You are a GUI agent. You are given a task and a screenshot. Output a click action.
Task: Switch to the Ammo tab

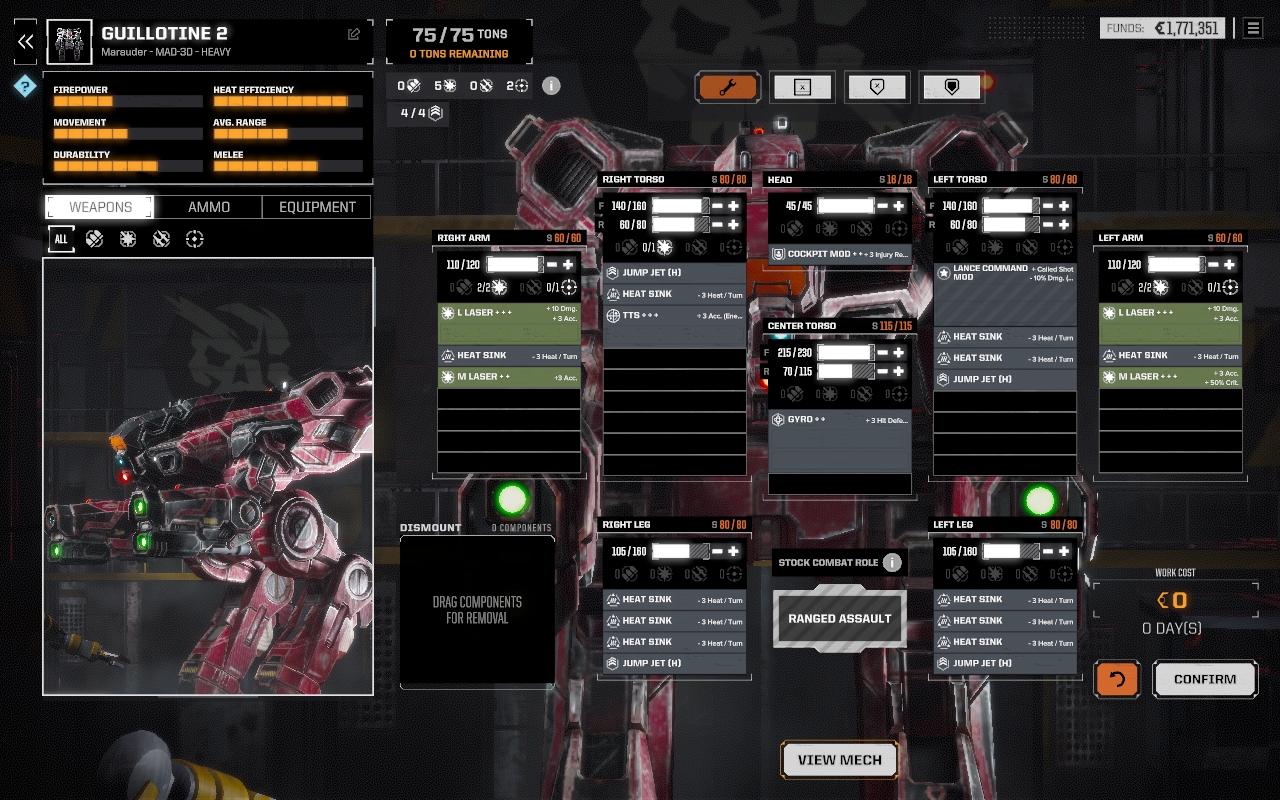[209, 207]
